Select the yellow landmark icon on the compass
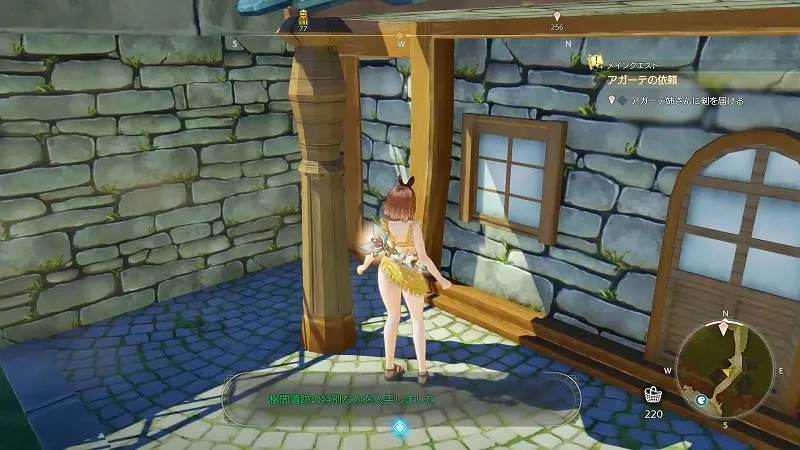This screenshot has height=450, width=800. 303,17
